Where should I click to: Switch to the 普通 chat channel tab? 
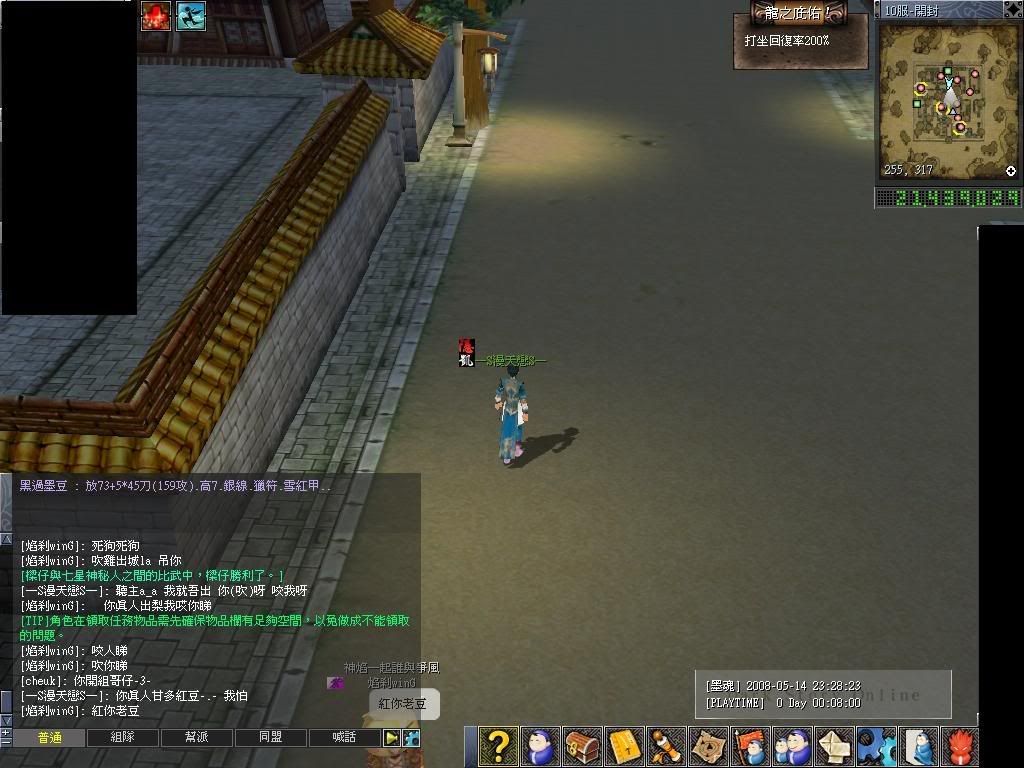[x=49, y=738]
